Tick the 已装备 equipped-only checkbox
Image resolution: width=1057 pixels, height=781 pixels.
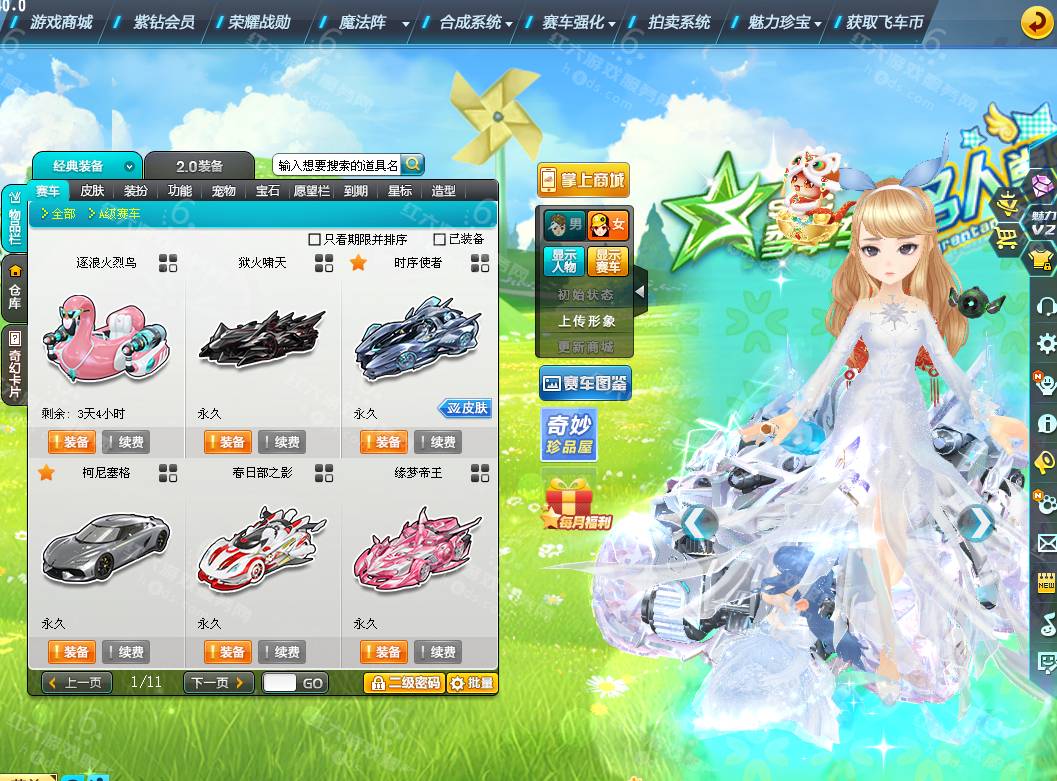439,240
